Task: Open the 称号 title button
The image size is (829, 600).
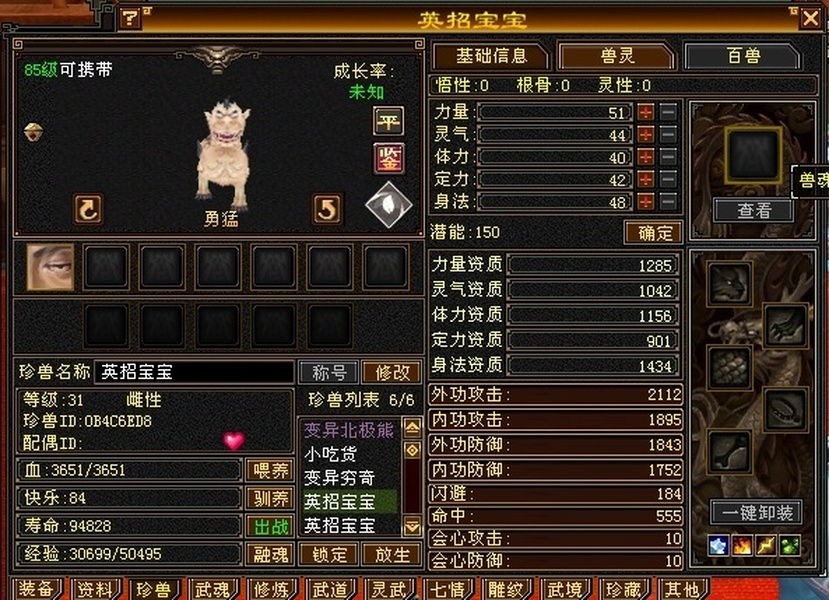Action: (329, 372)
